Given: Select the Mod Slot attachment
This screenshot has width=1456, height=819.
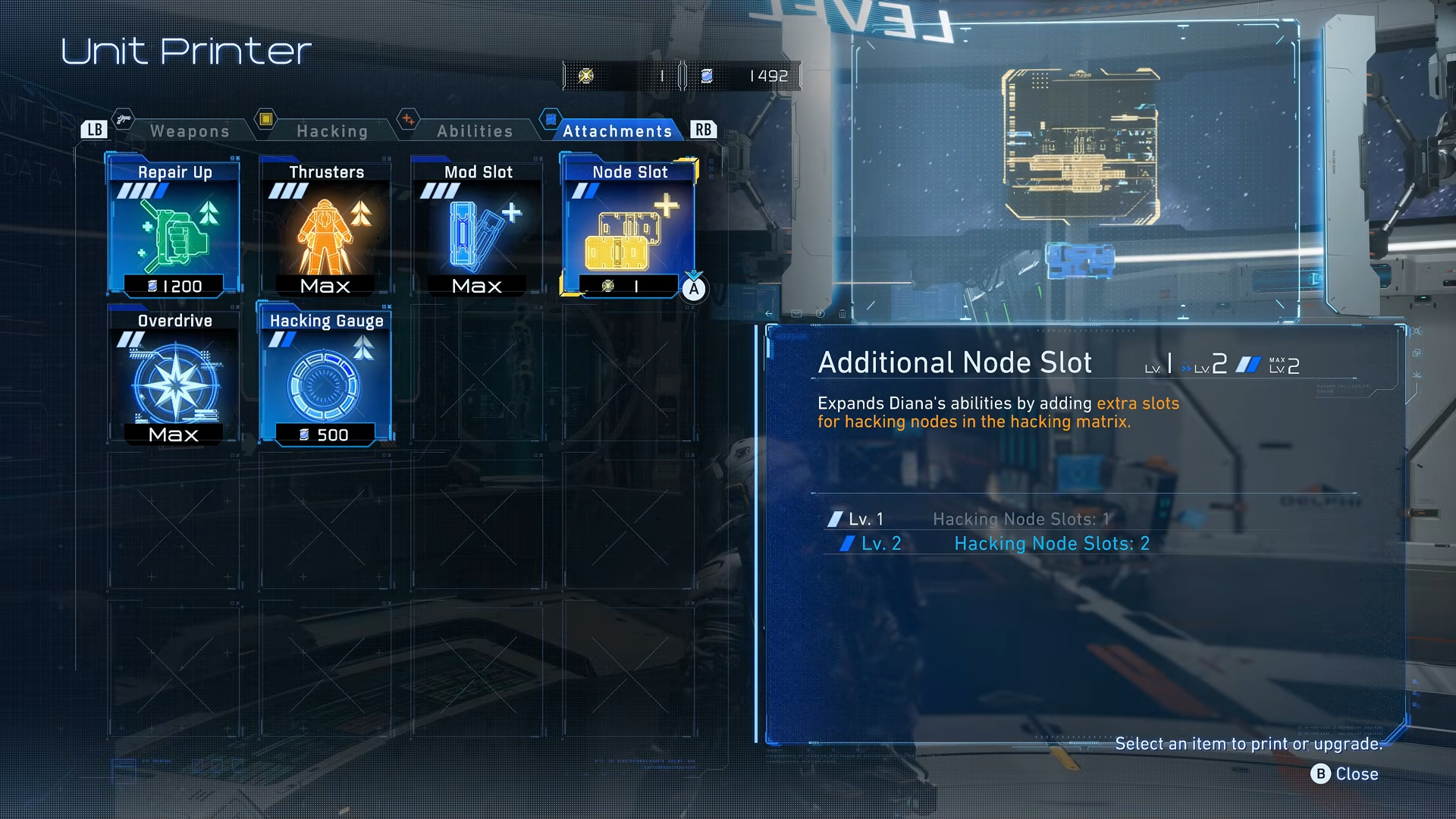Looking at the screenshot, I should (478, 227).
